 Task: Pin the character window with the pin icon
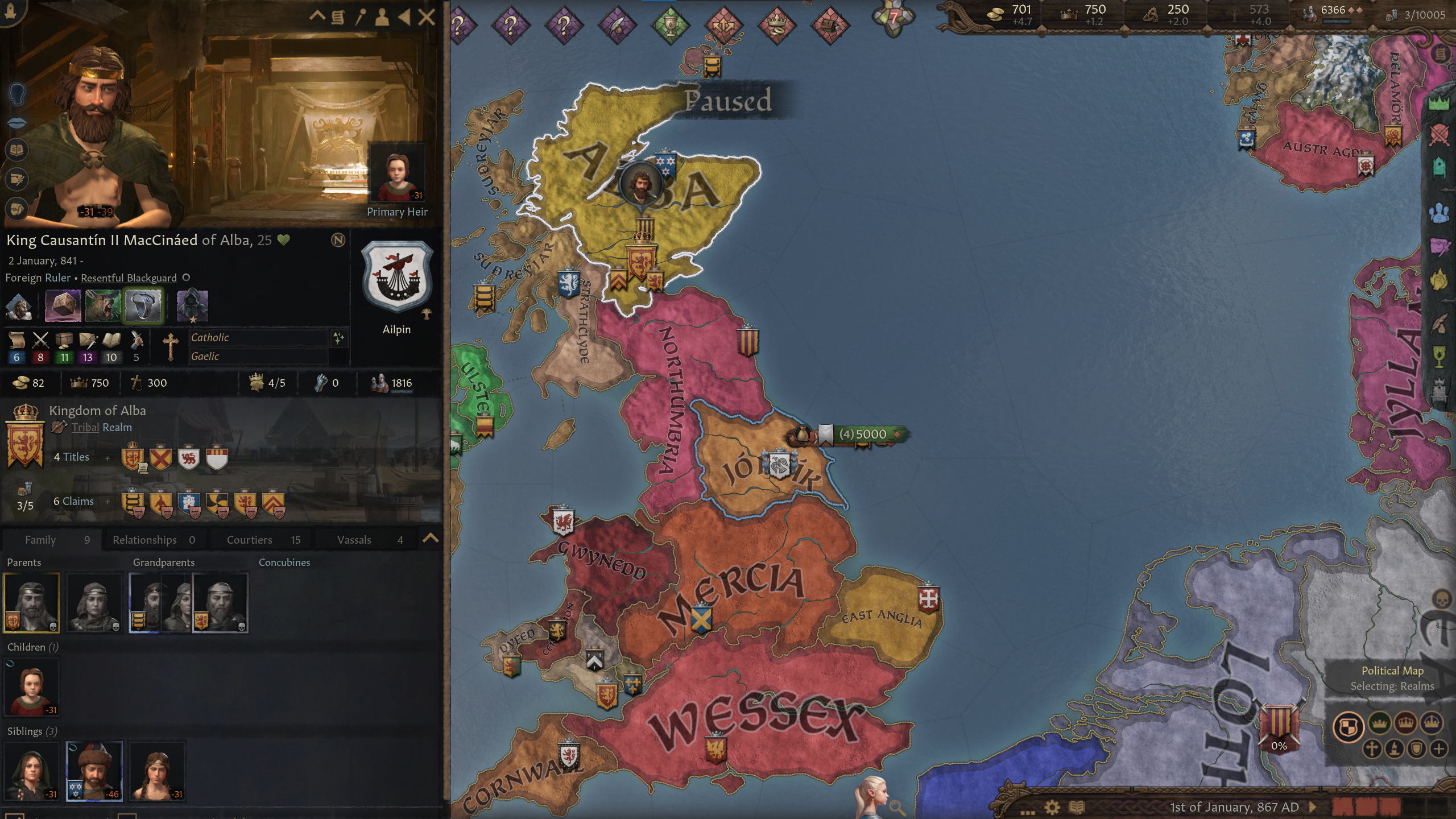(362, 17)
